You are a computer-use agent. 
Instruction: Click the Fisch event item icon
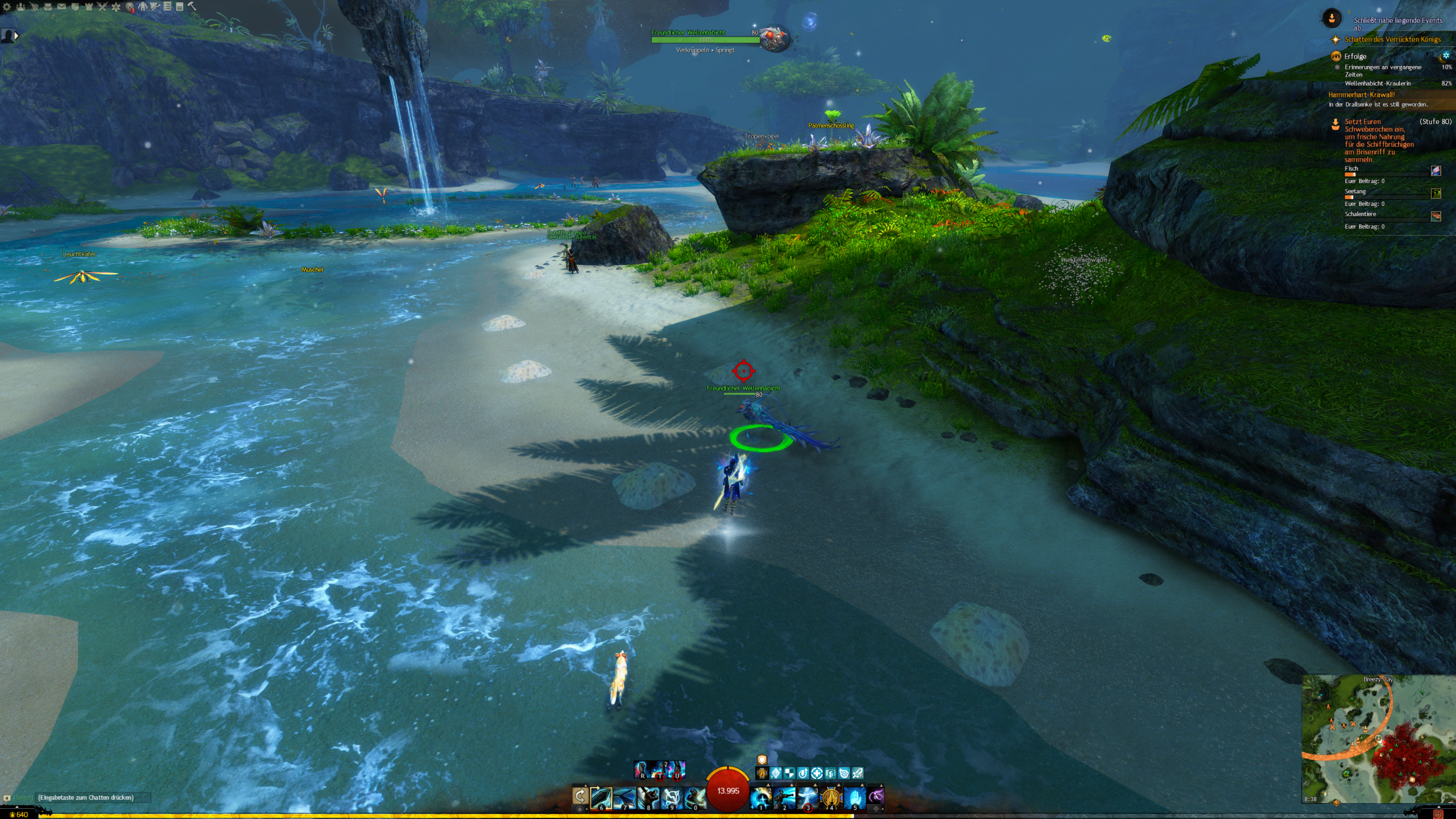(1436, 171)
